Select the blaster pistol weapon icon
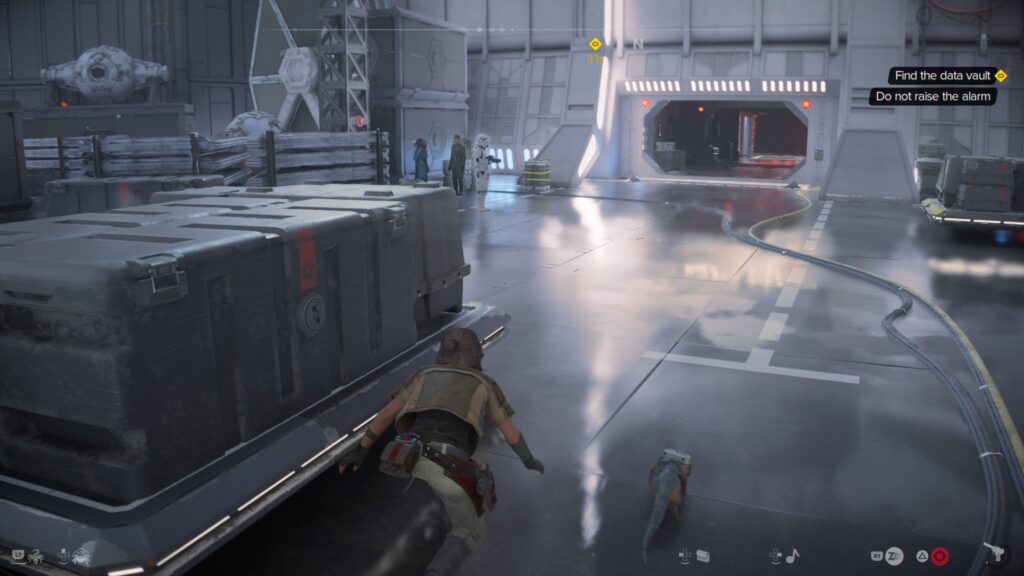This screenshot has width=1024, height=576. pyautogui.click(x=996, y=554)
